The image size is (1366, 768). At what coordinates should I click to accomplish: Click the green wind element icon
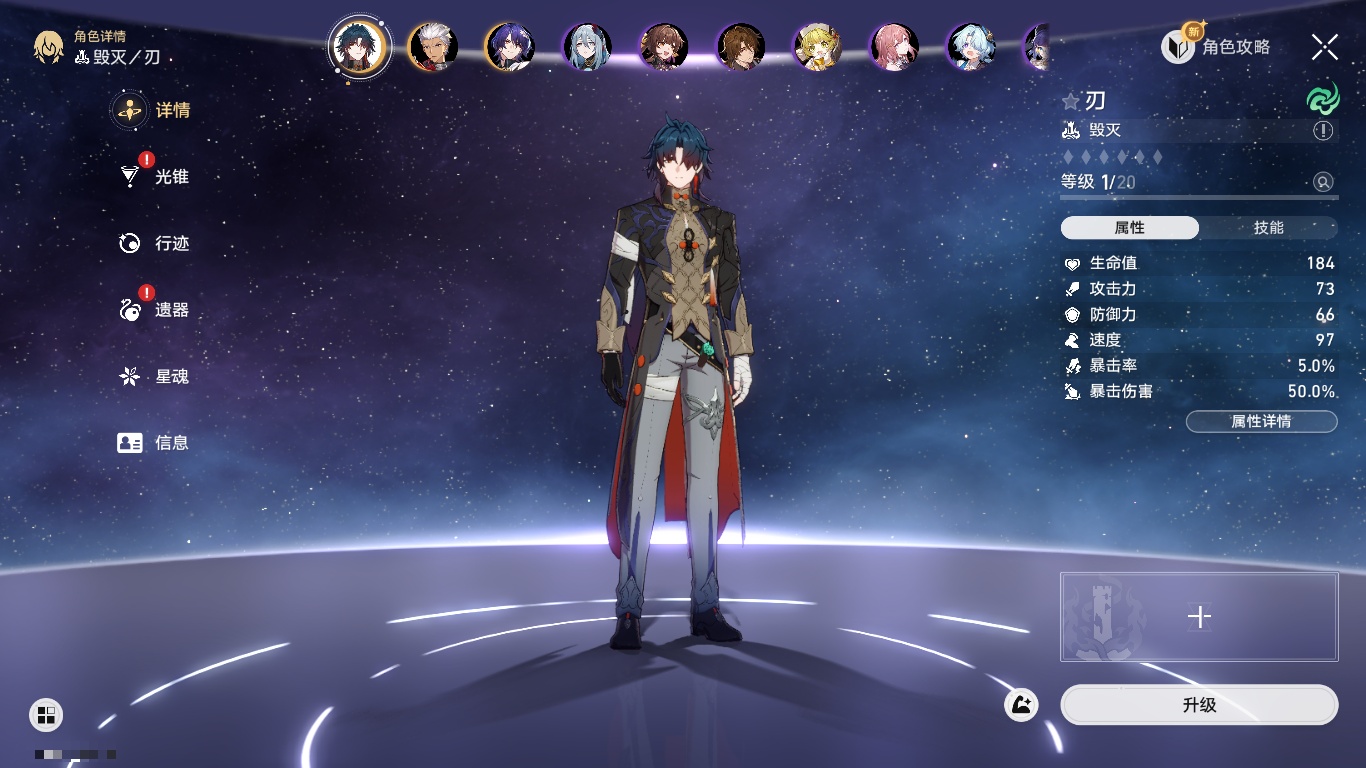pos(1322,99)
